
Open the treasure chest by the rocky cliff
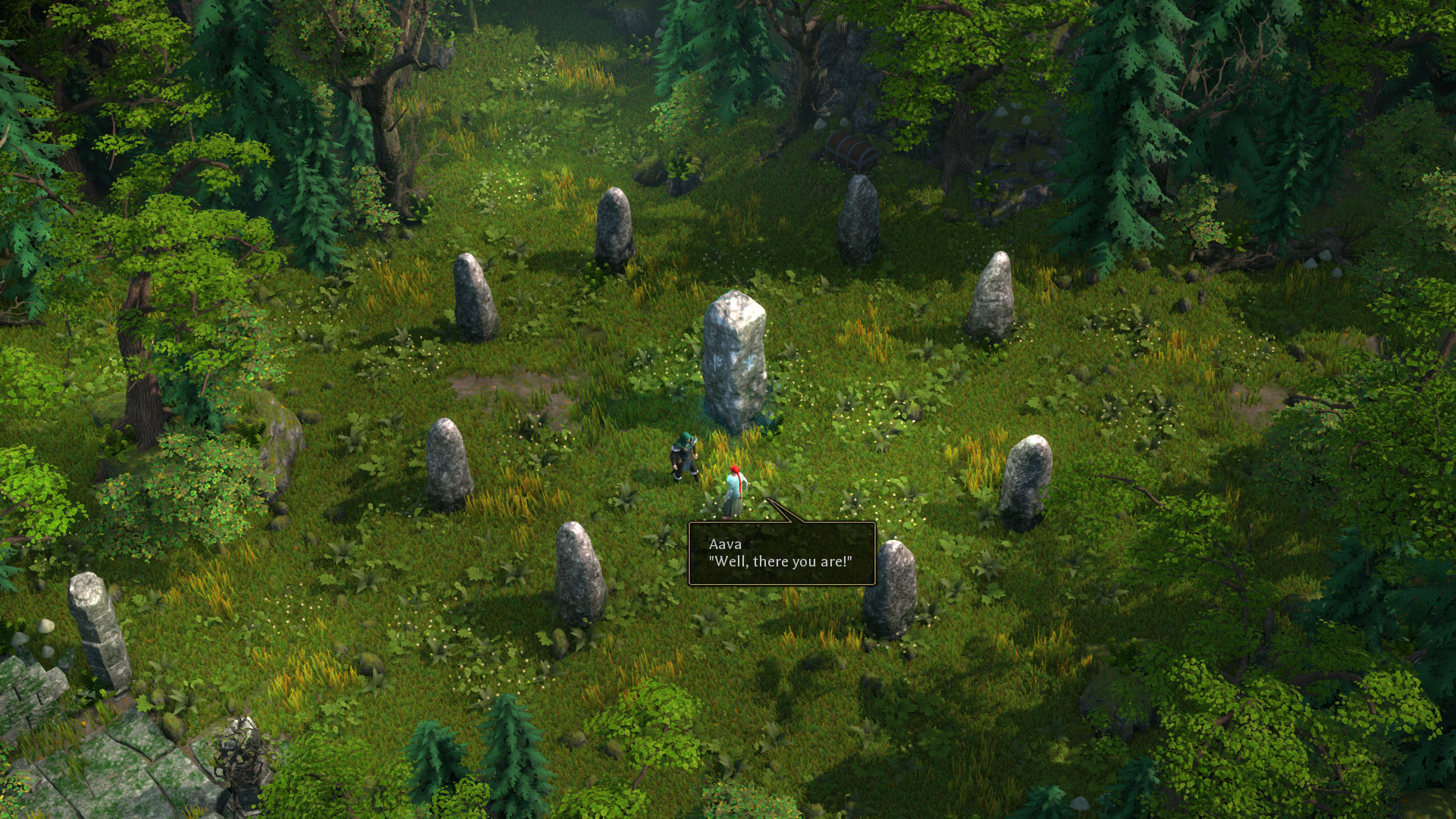coord(849,149)
